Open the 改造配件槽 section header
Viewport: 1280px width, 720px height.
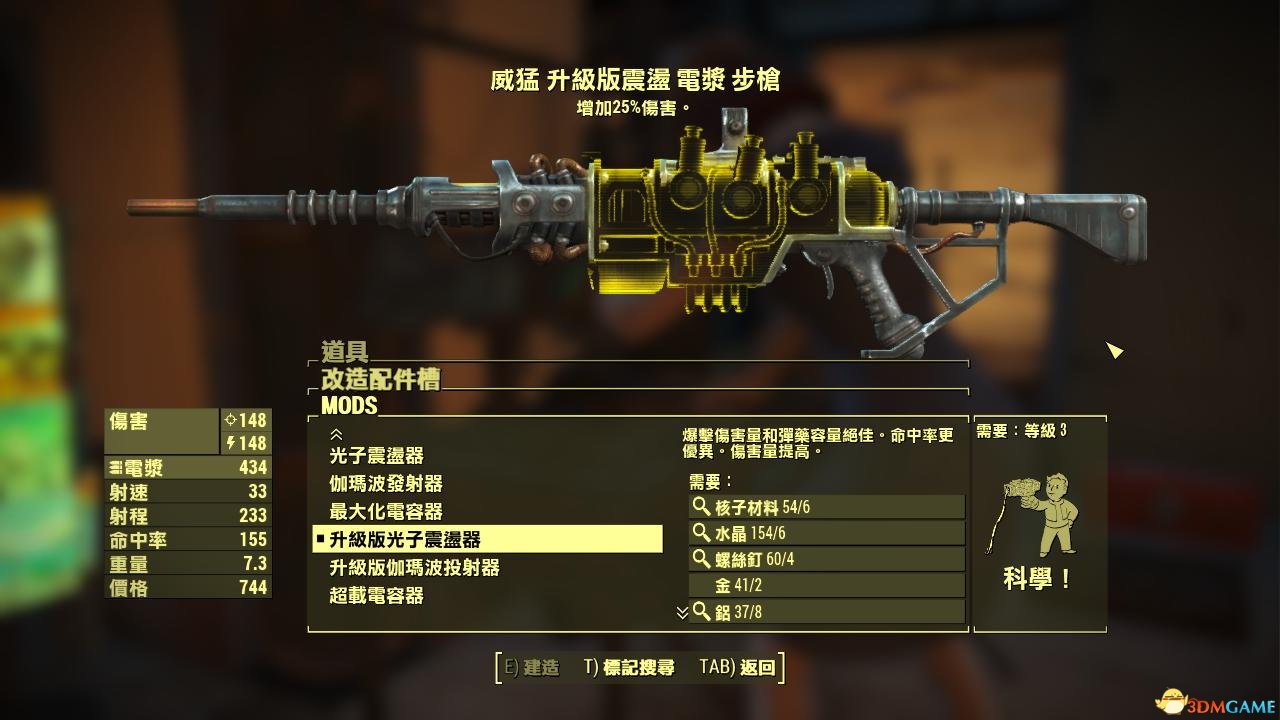tap(380, 379)
